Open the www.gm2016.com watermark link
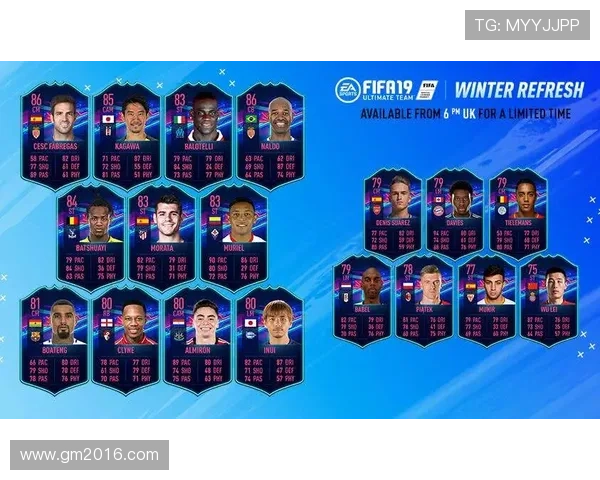Image resolution: width=600 pixels, height=480 pixels. coord(90,455)
